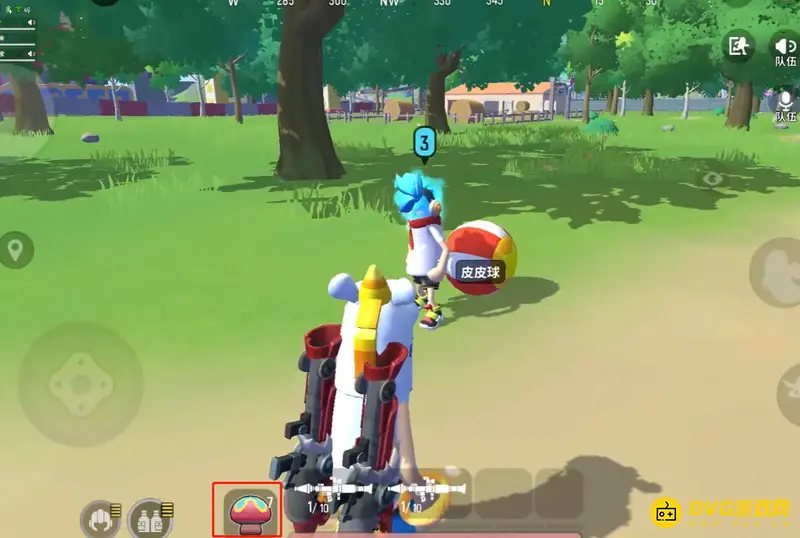Select the mushroom item slot

pyautogui.click(x=246, y=508)
